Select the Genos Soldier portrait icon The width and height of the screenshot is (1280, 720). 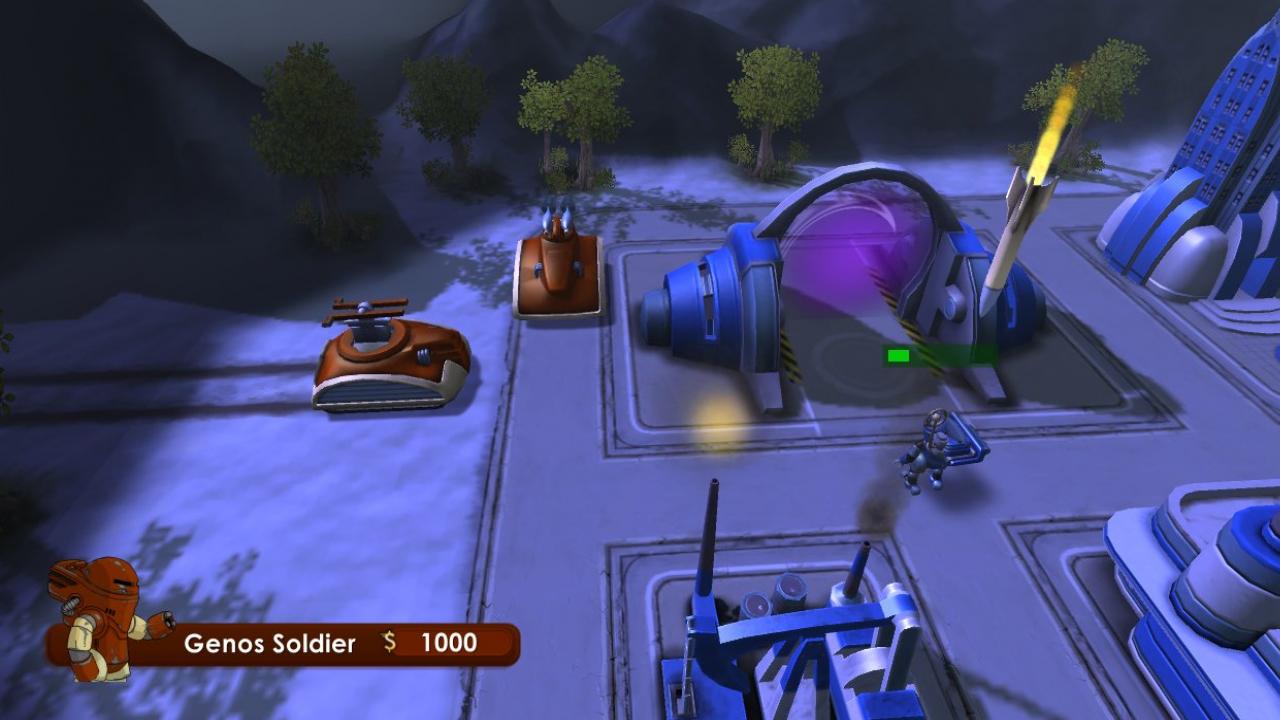click(x=95, y=615)
